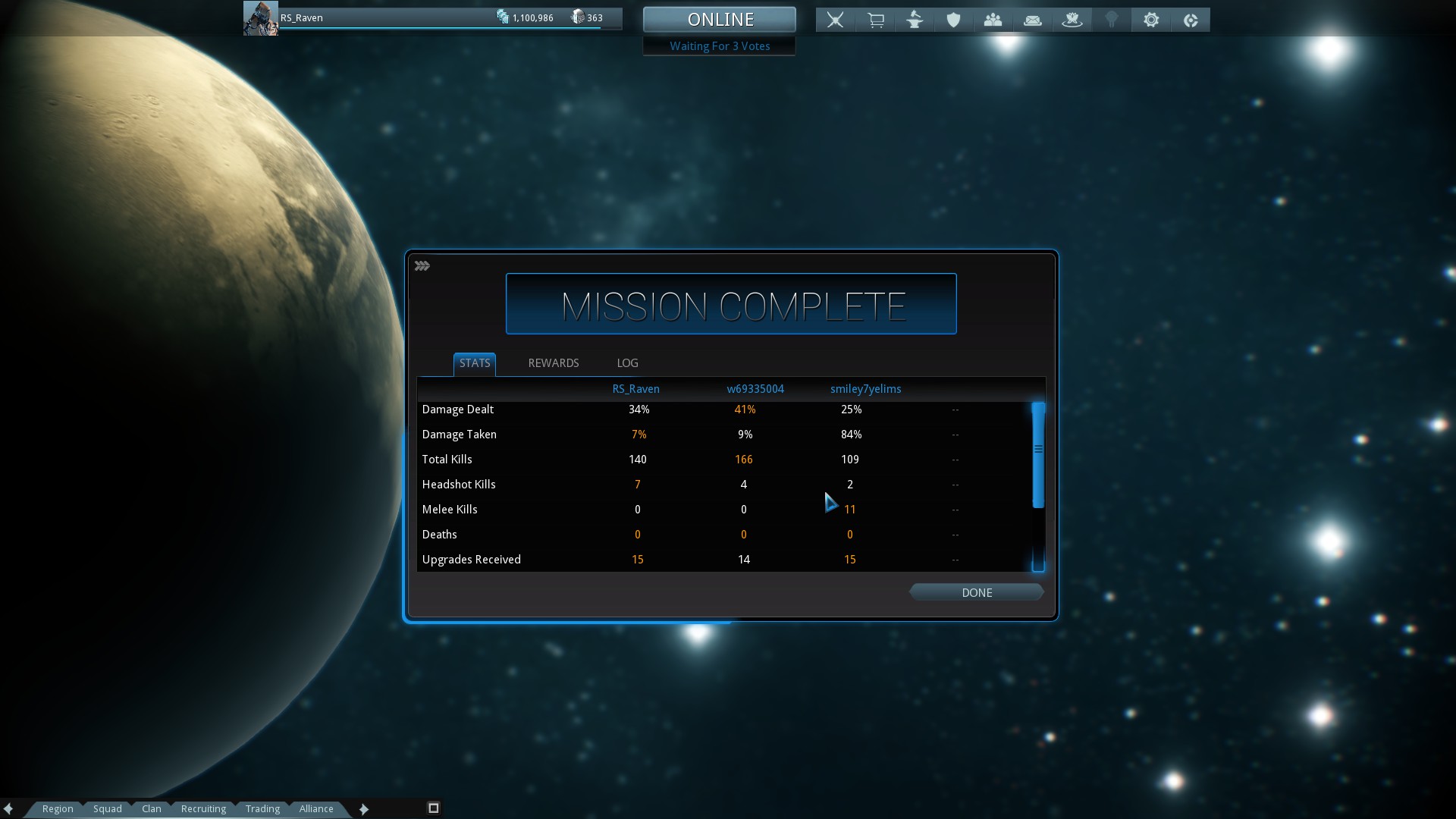
Task: Open the Region chat tab
Action: point(58,808)
